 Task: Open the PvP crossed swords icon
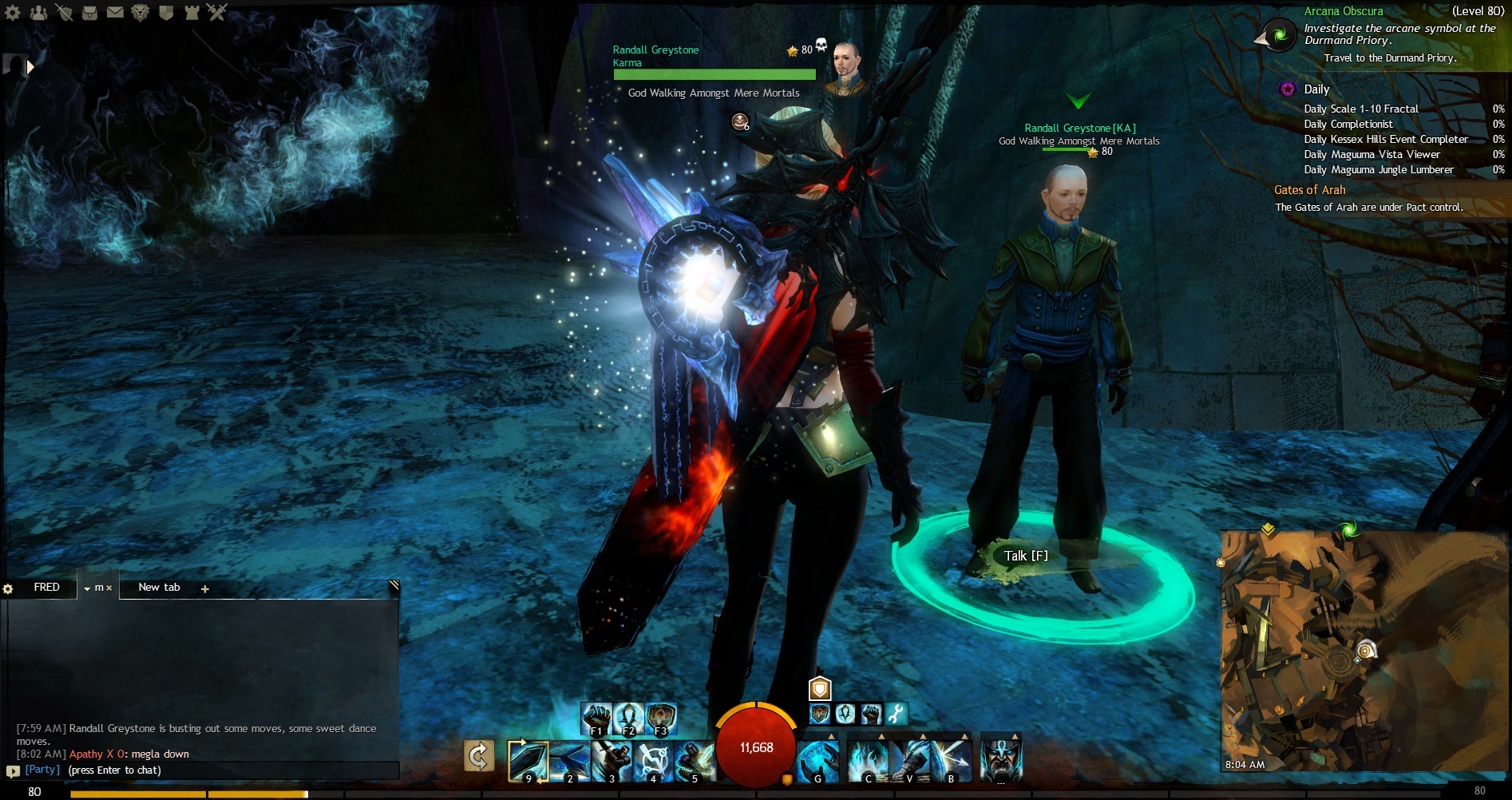pos(217,12)
